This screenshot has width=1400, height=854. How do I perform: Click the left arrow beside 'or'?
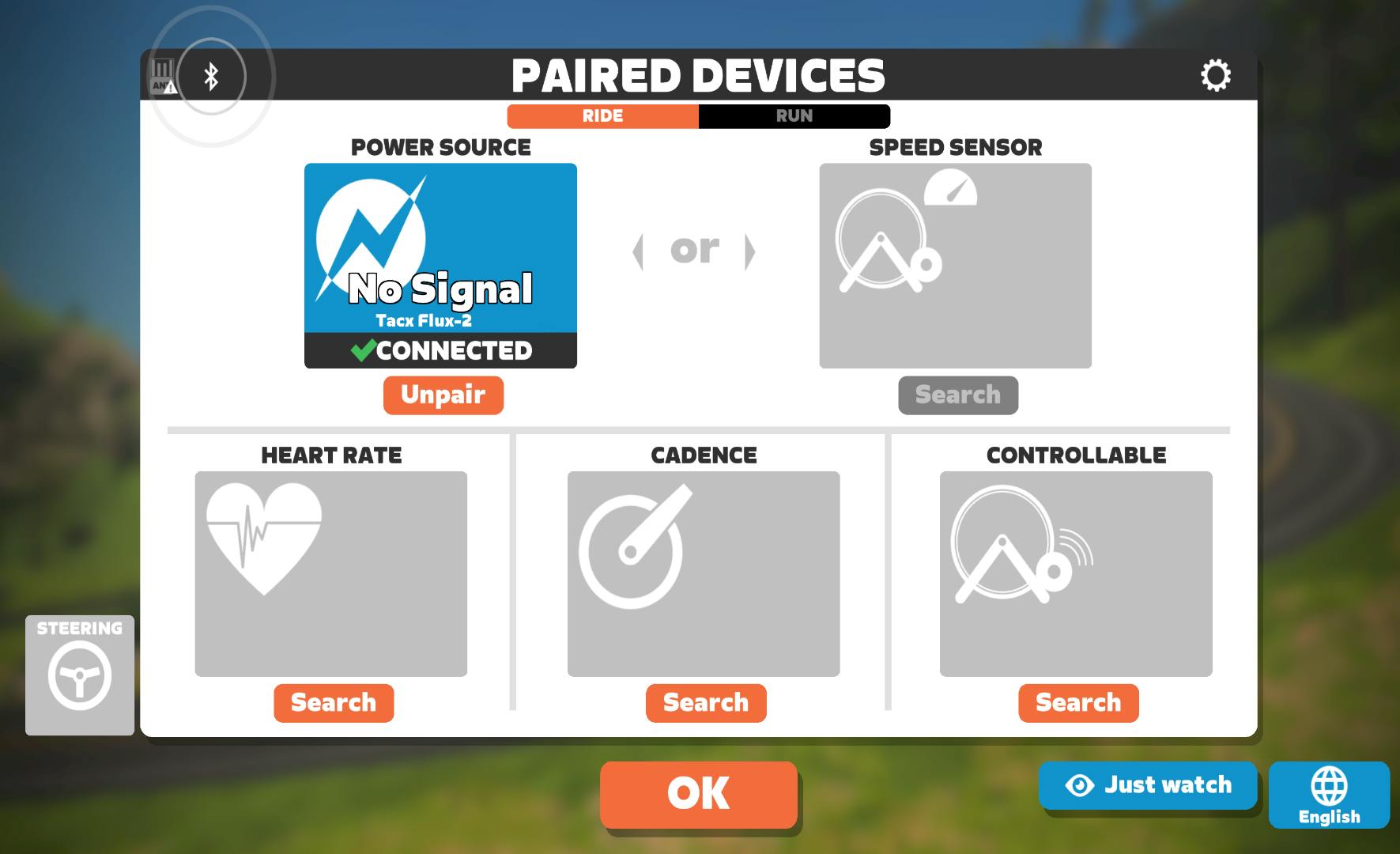[x=639, y=251]
